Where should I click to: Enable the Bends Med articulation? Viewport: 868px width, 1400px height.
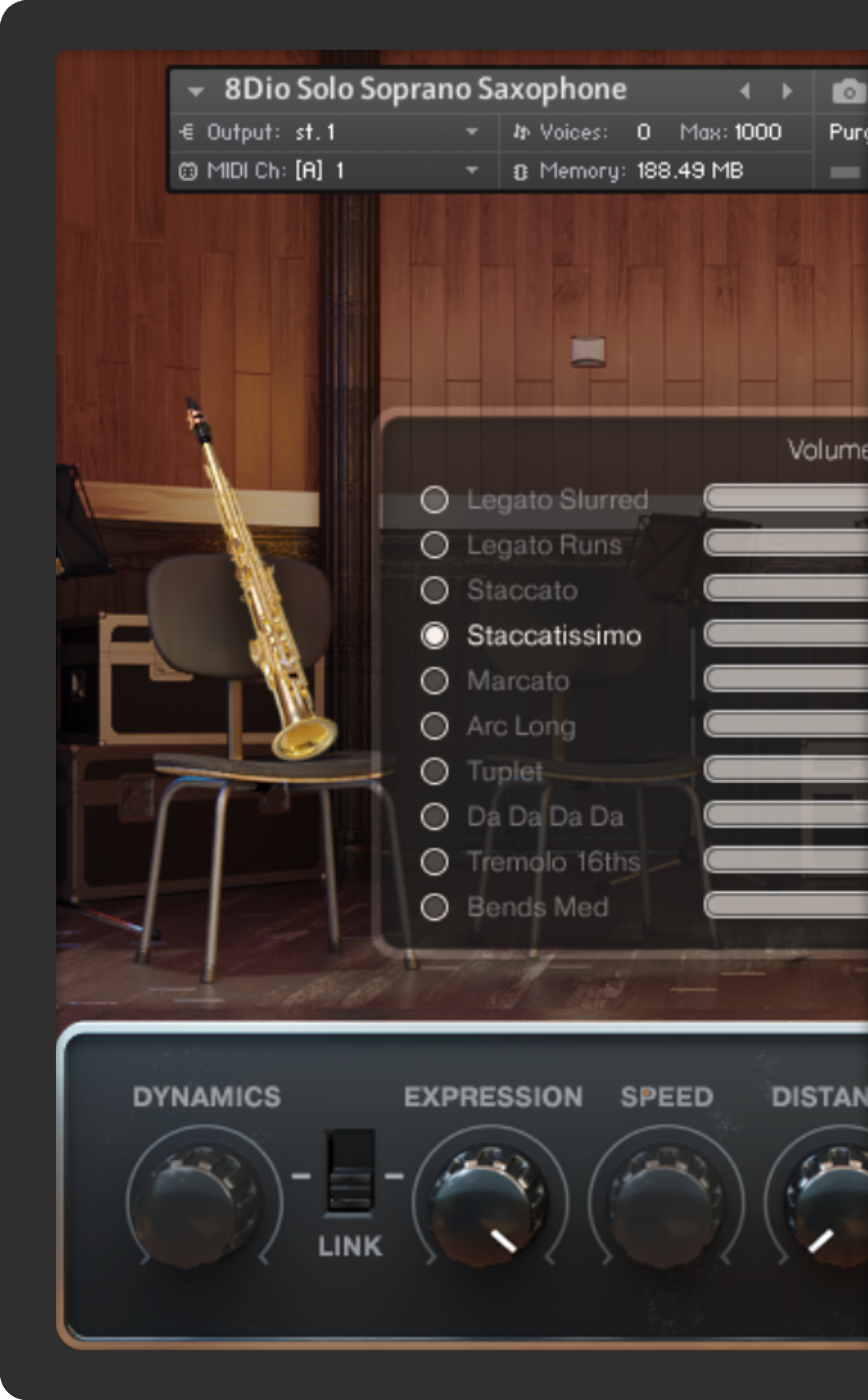434,907
